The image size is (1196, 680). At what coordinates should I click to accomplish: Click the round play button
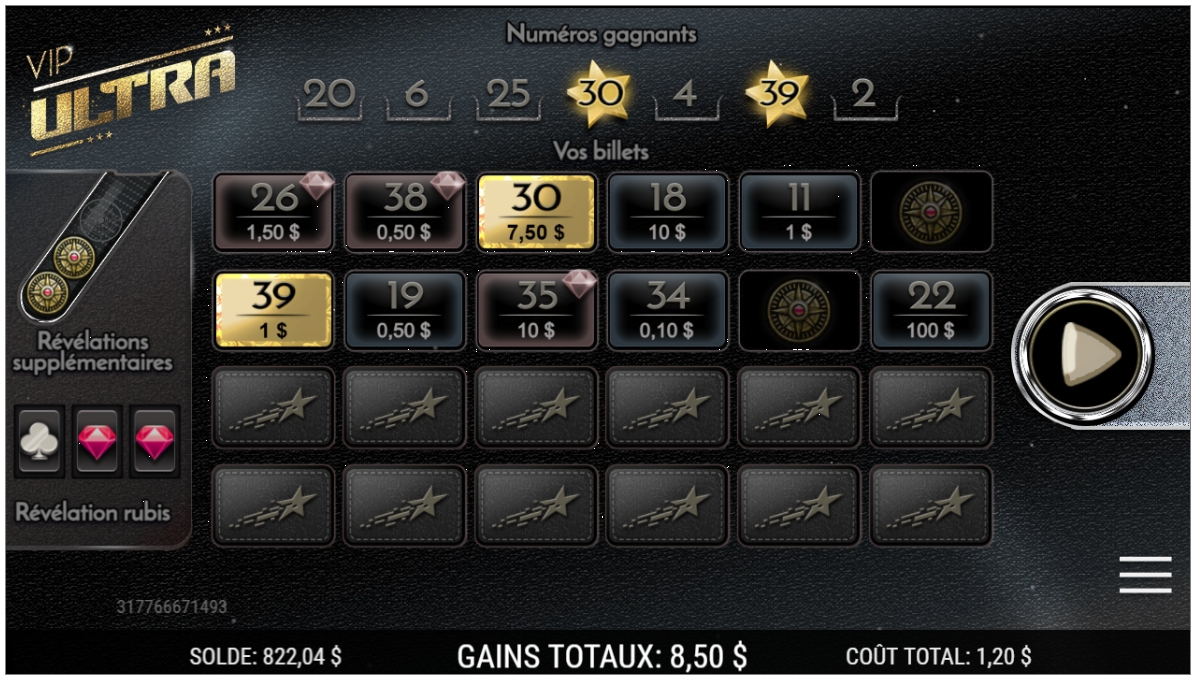[1082, 352]
